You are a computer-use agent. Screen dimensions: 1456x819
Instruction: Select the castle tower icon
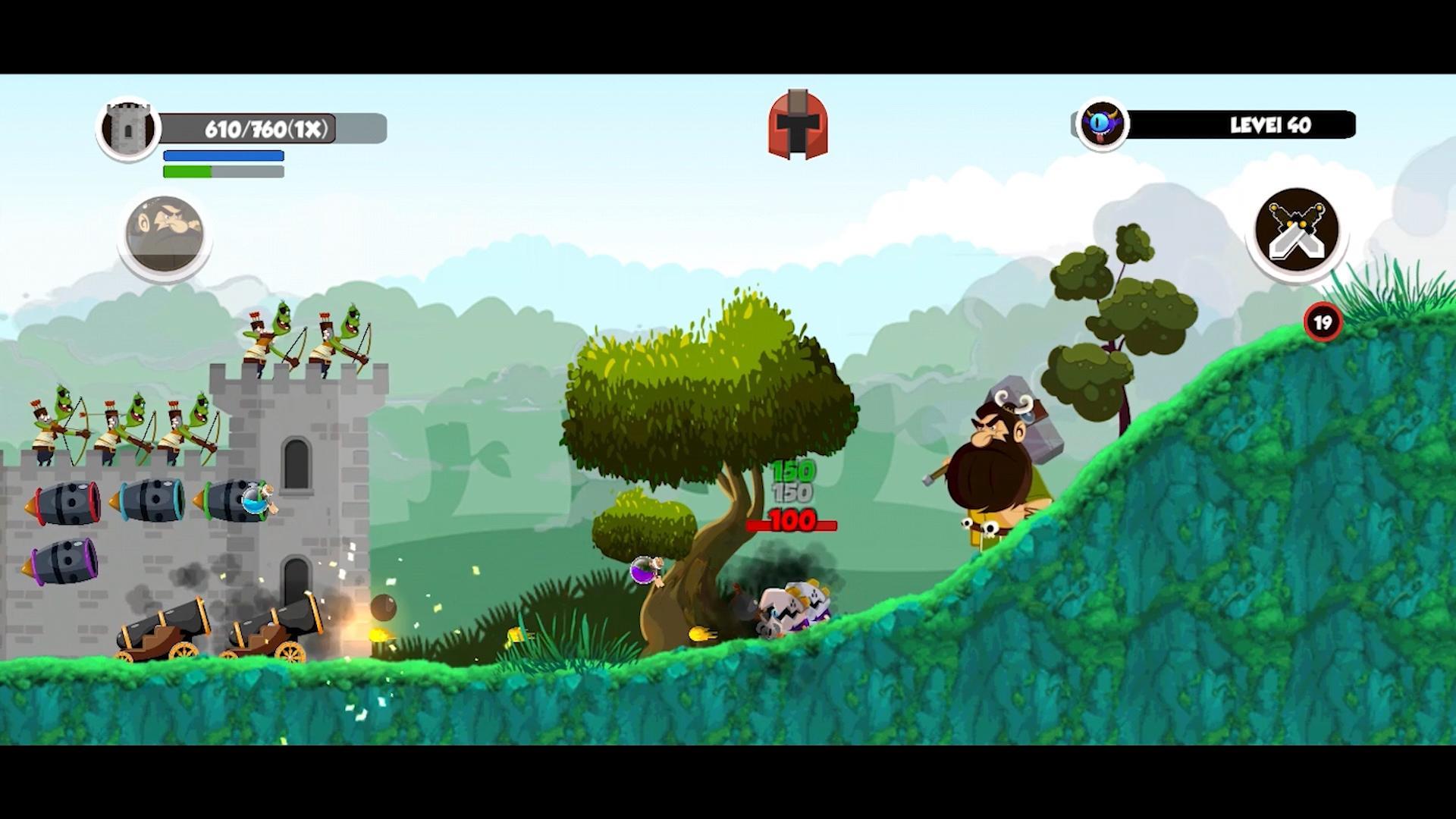(128, 128)
